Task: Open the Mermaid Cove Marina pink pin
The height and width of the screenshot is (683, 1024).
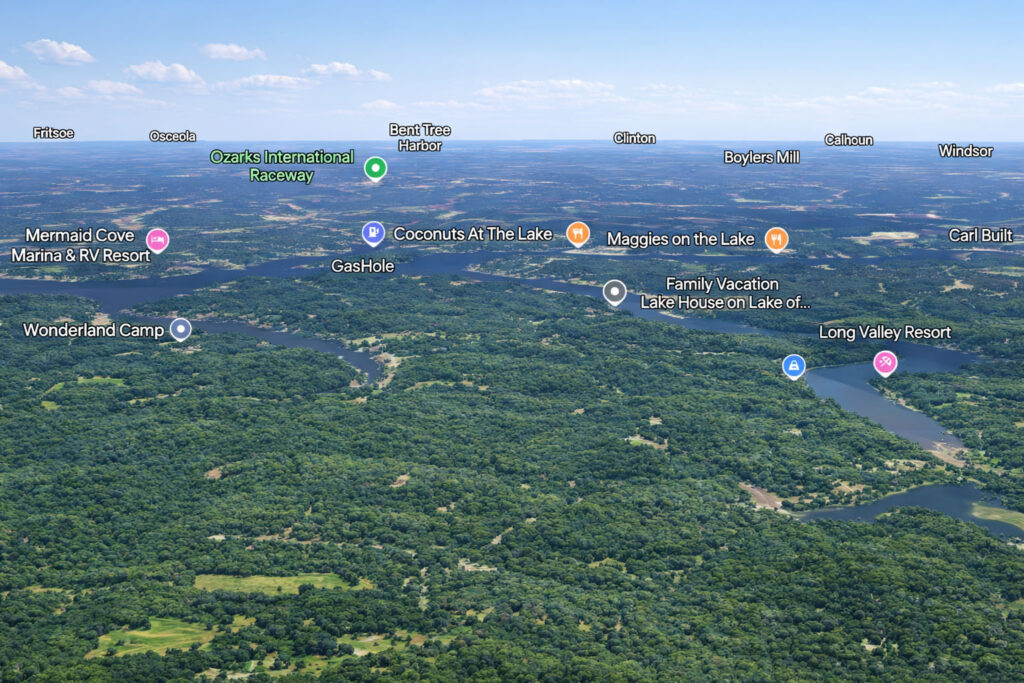Action: pyautogui.click(x=157, y=240)
